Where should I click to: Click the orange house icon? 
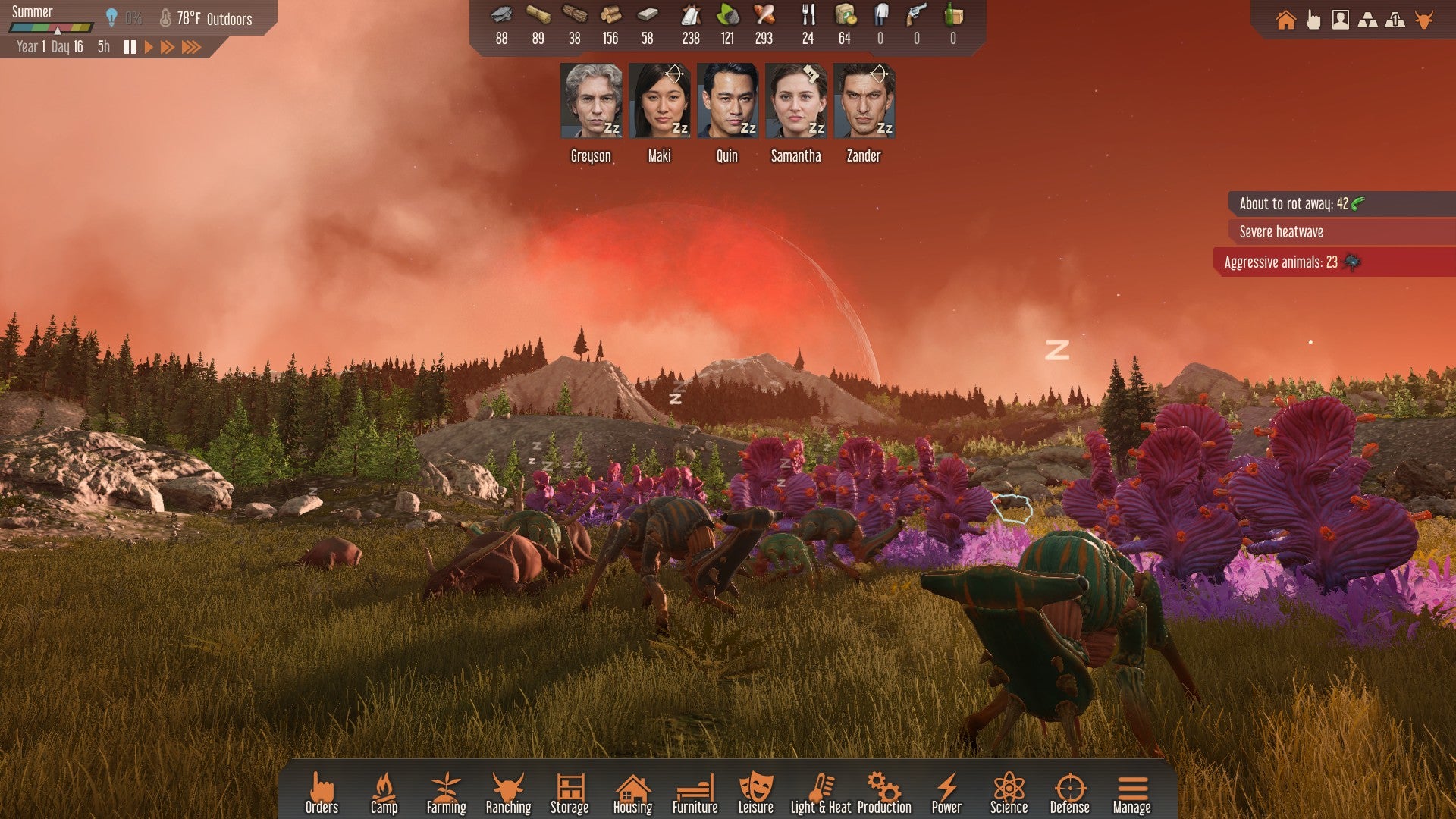point(1285,20)
